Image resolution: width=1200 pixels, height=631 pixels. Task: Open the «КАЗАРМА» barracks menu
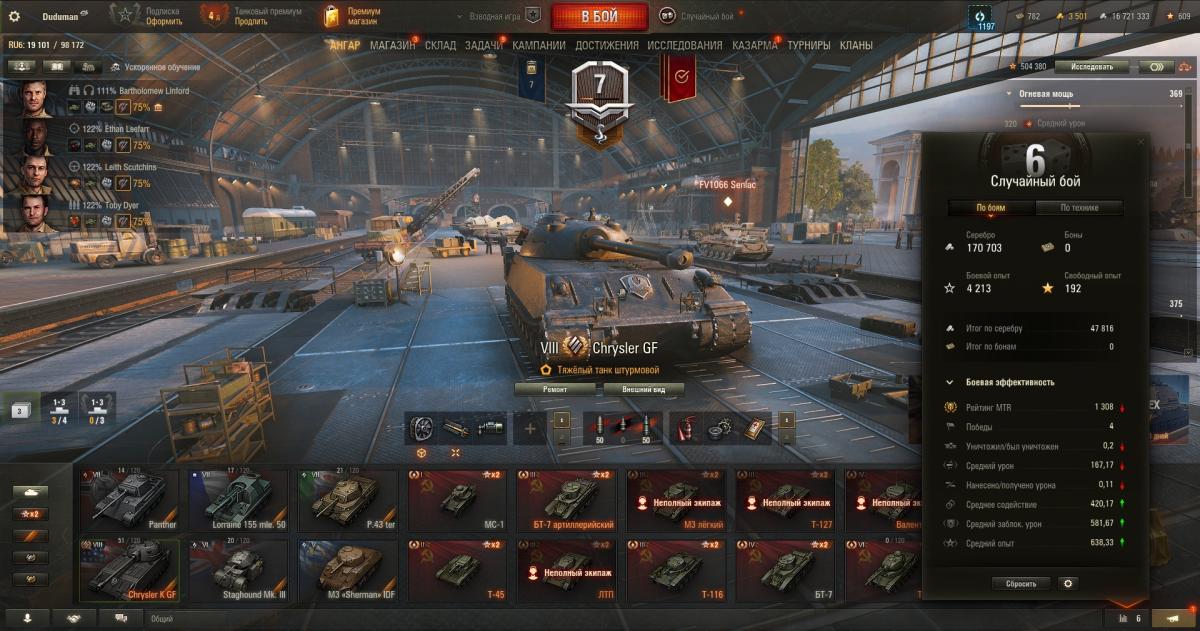(754, 45)
